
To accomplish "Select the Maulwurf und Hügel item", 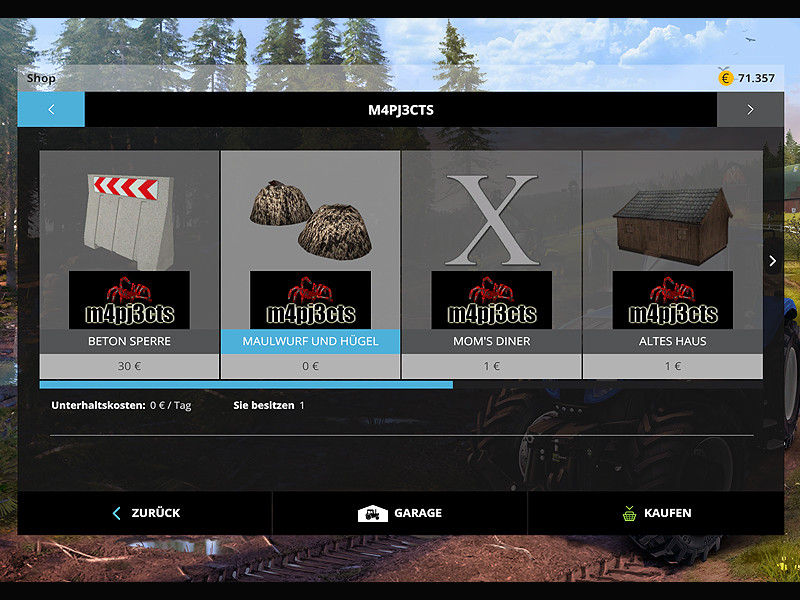I will tap(310, 264).
